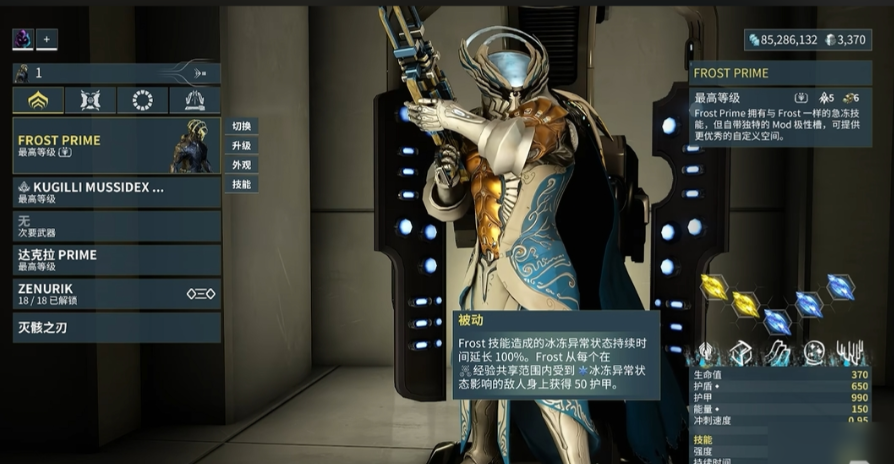The height and width of the screenshot is (464, 894).
Task: Open the 升级 (upgrade) screen
Action: click(241, 146)
